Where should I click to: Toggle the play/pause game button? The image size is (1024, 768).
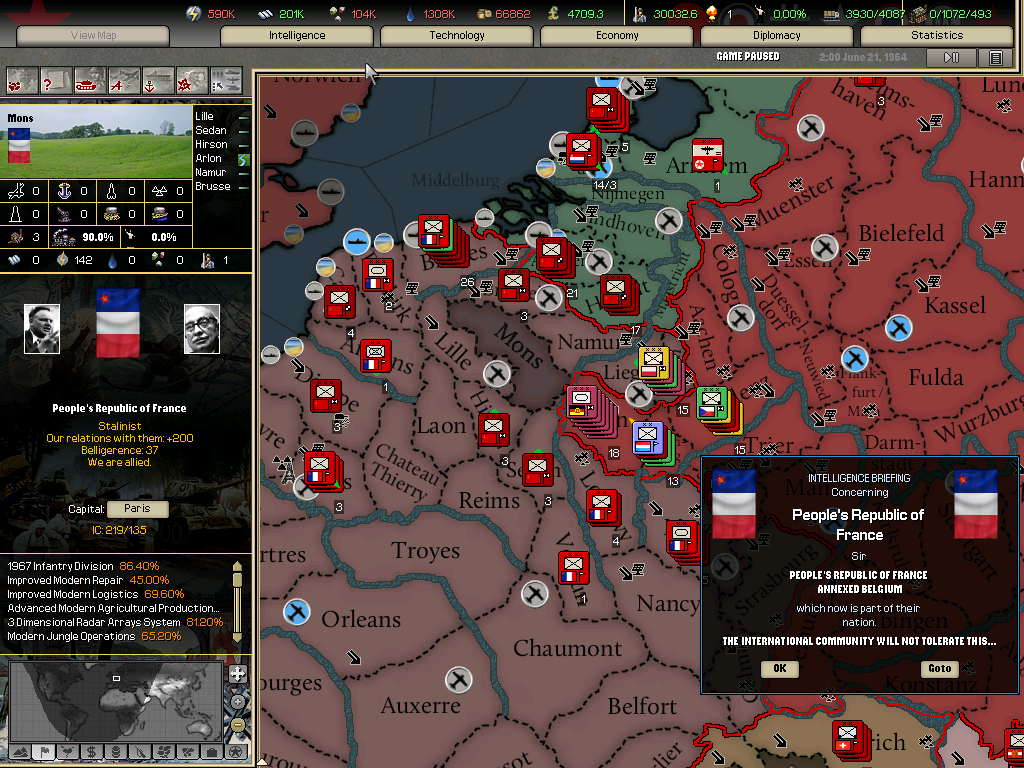[x=951, y=58]
